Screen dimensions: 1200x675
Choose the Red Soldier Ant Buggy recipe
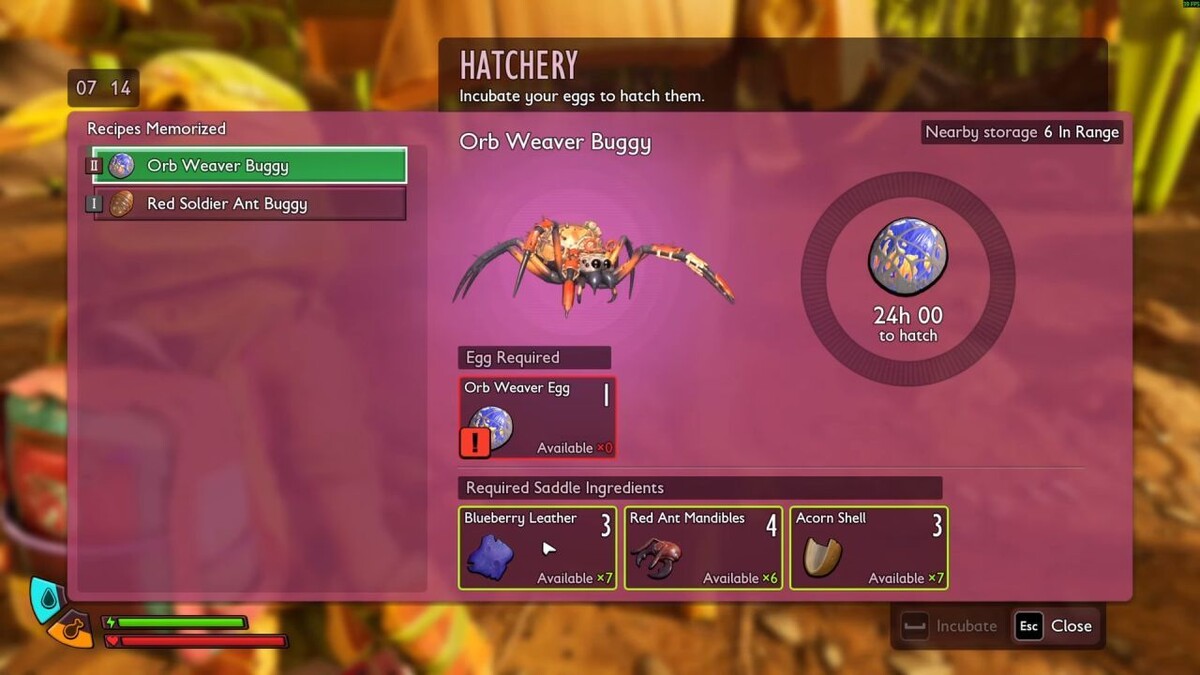(250, 204)
